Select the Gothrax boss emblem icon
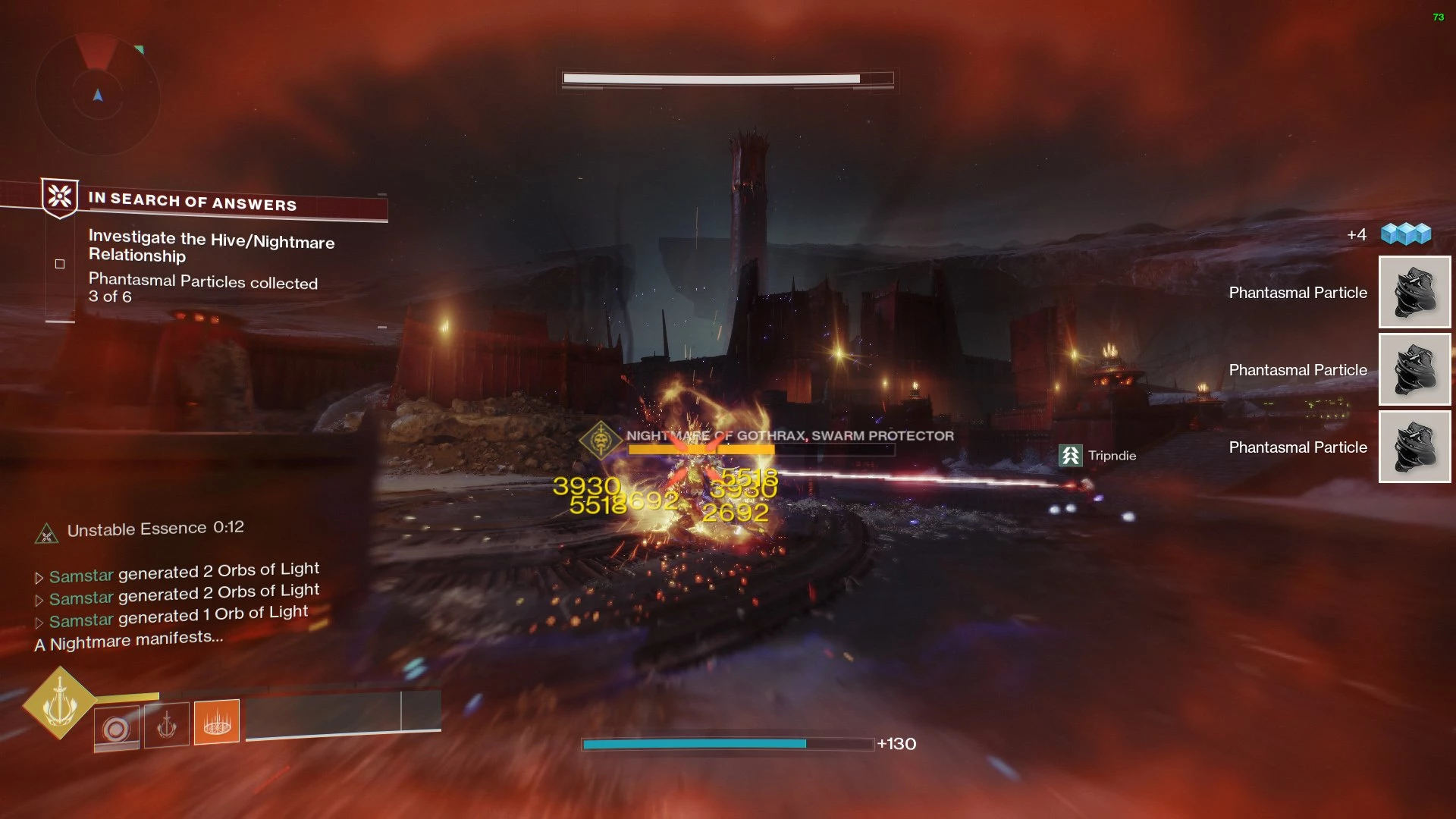Image resolution: width=1456 pixels, height=819 pixels. pyautogui.click(x=601, y=440)
